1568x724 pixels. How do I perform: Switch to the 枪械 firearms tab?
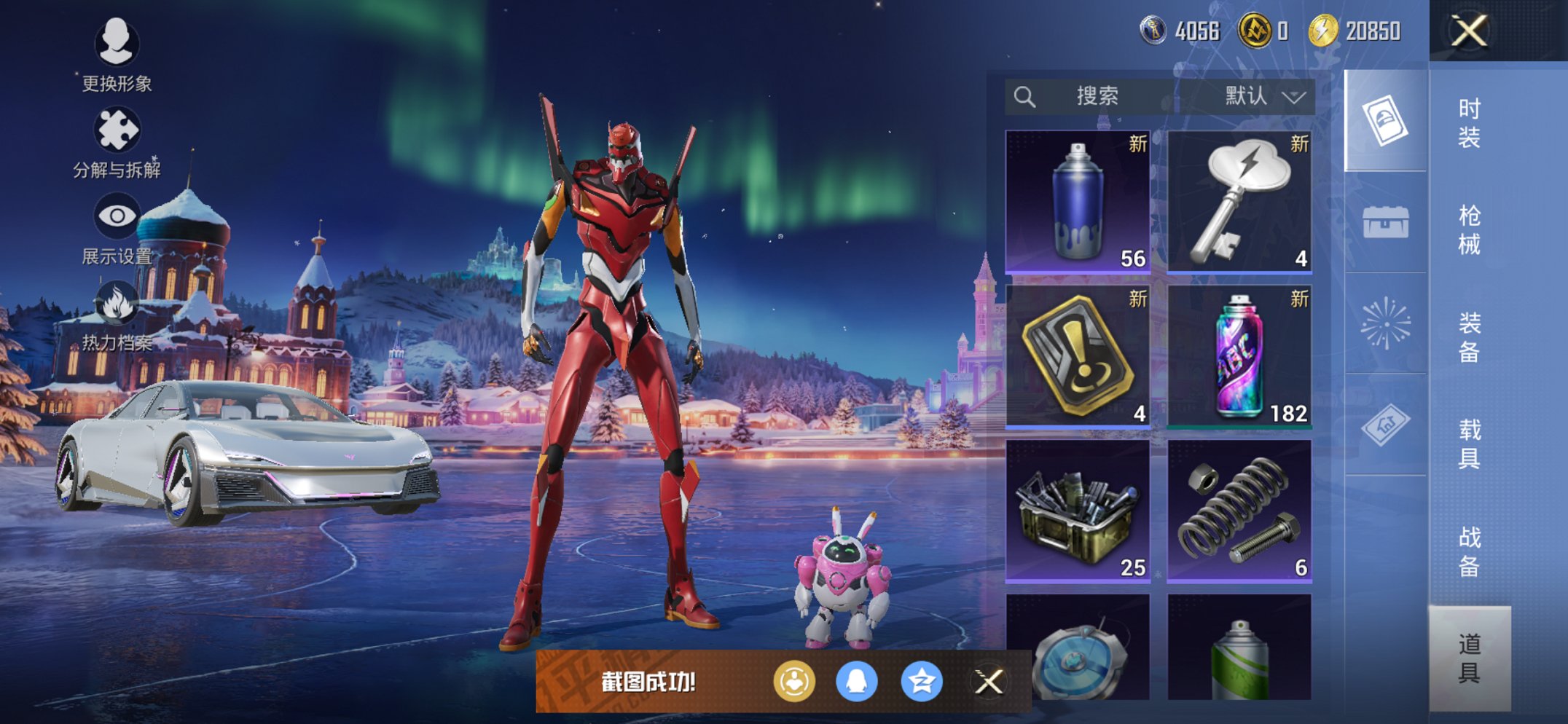click(1469, 229)
